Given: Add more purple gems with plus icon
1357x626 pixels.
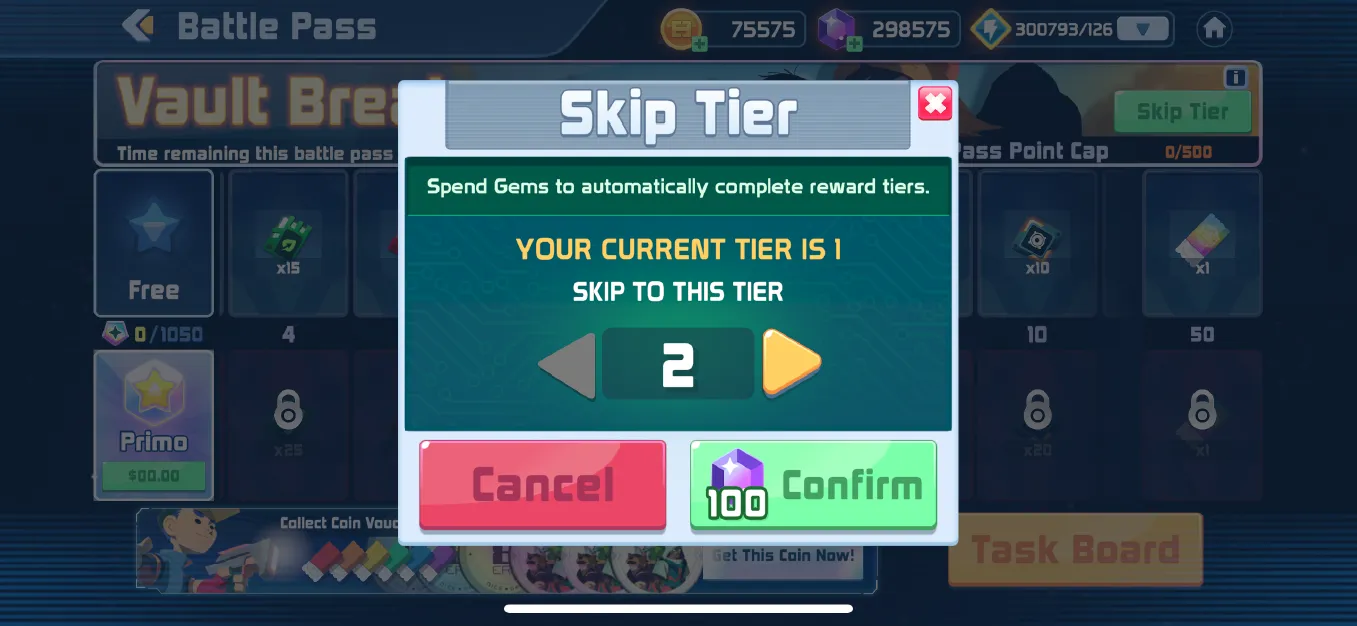Looking at the screenshot, I should [x=853, y=43].
